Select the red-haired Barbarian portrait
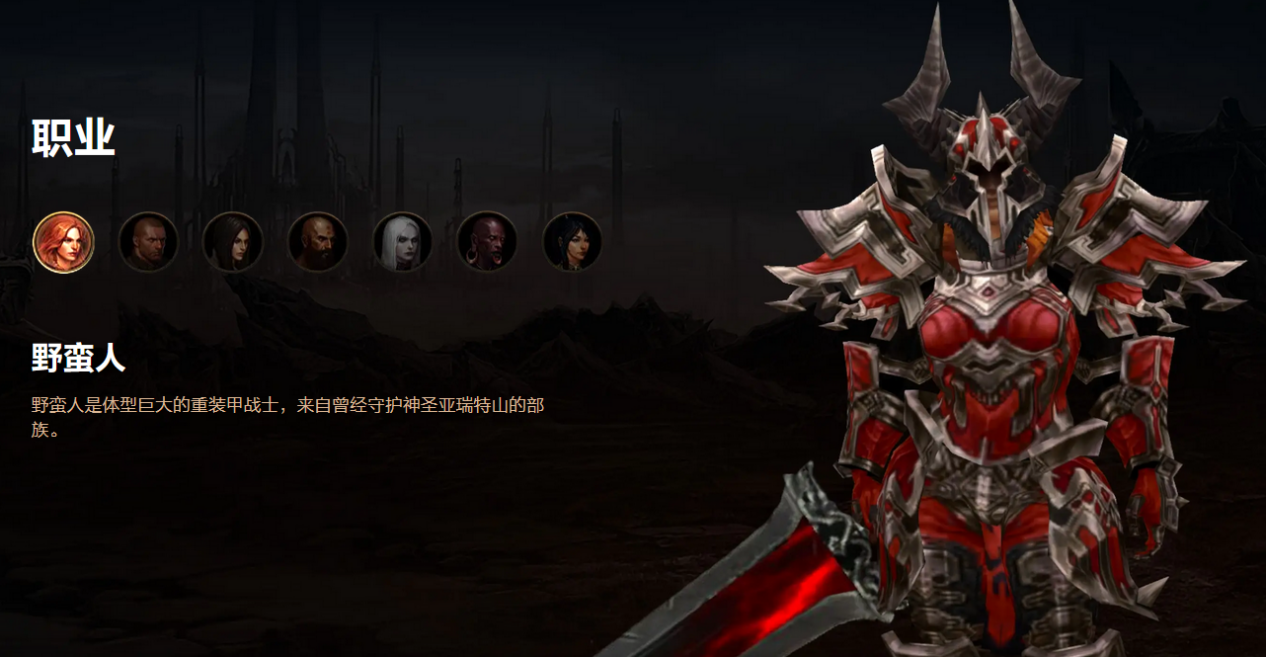The height and width of the screenshot is (657, 1266). [64, 242]
